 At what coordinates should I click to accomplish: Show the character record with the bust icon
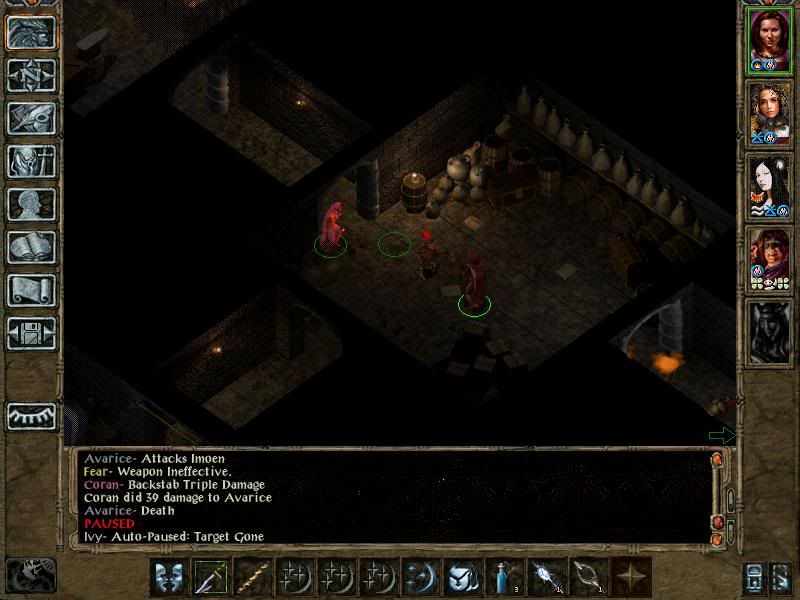[31, 203]
